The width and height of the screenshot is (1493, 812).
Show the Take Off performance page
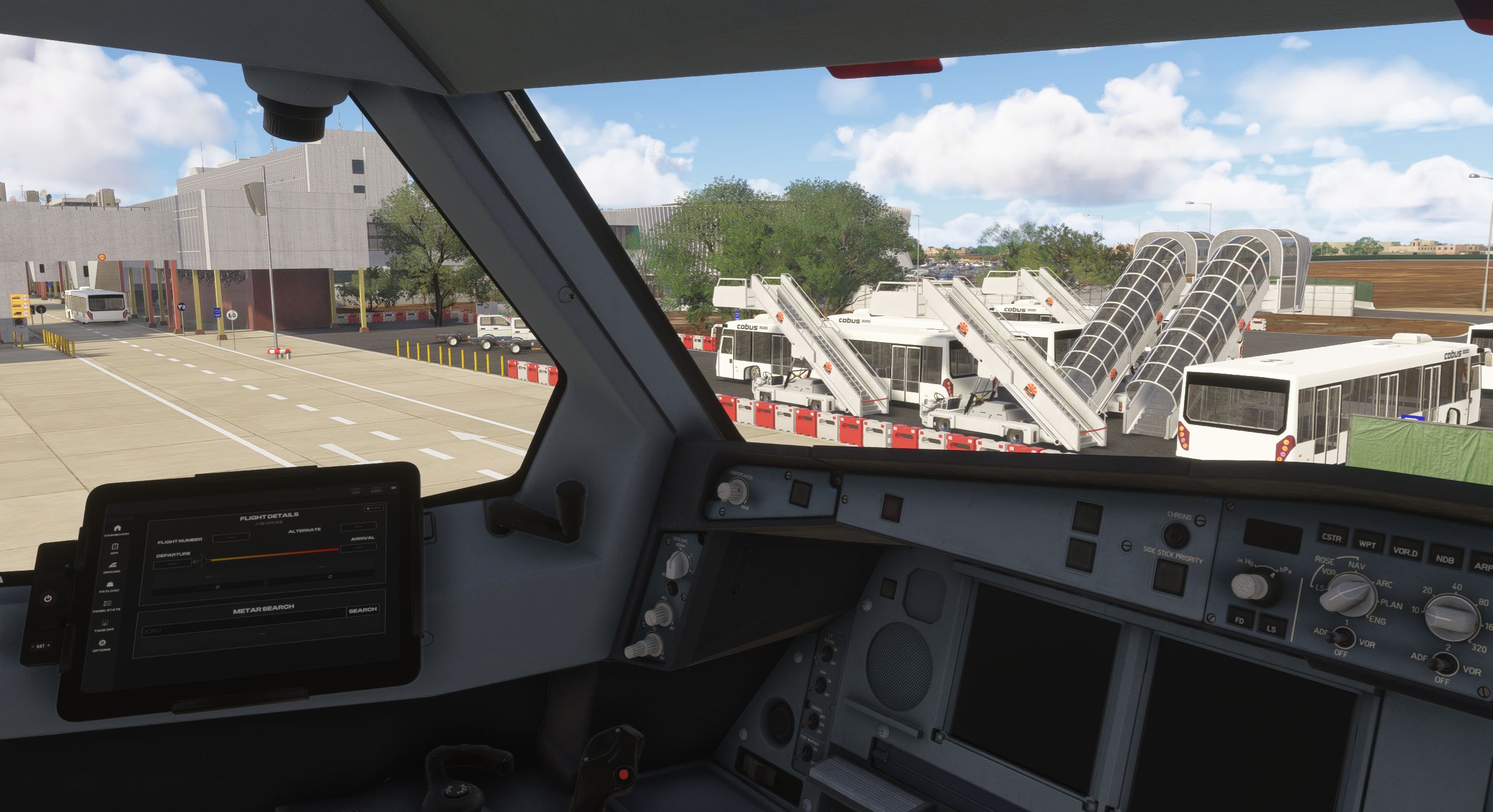[x=105, y=625]
